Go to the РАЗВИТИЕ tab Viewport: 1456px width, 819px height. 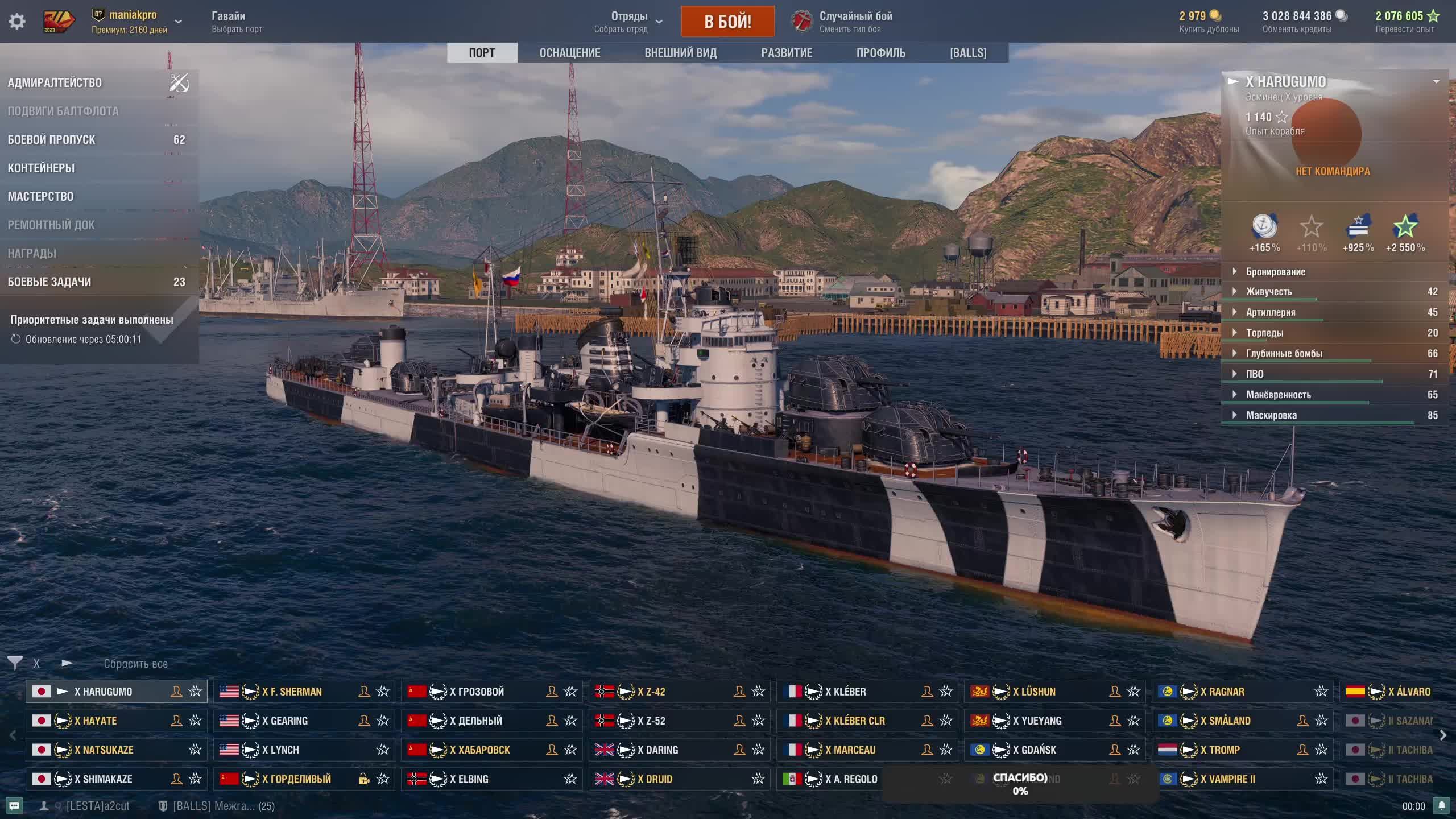click(x=787, y=53)
